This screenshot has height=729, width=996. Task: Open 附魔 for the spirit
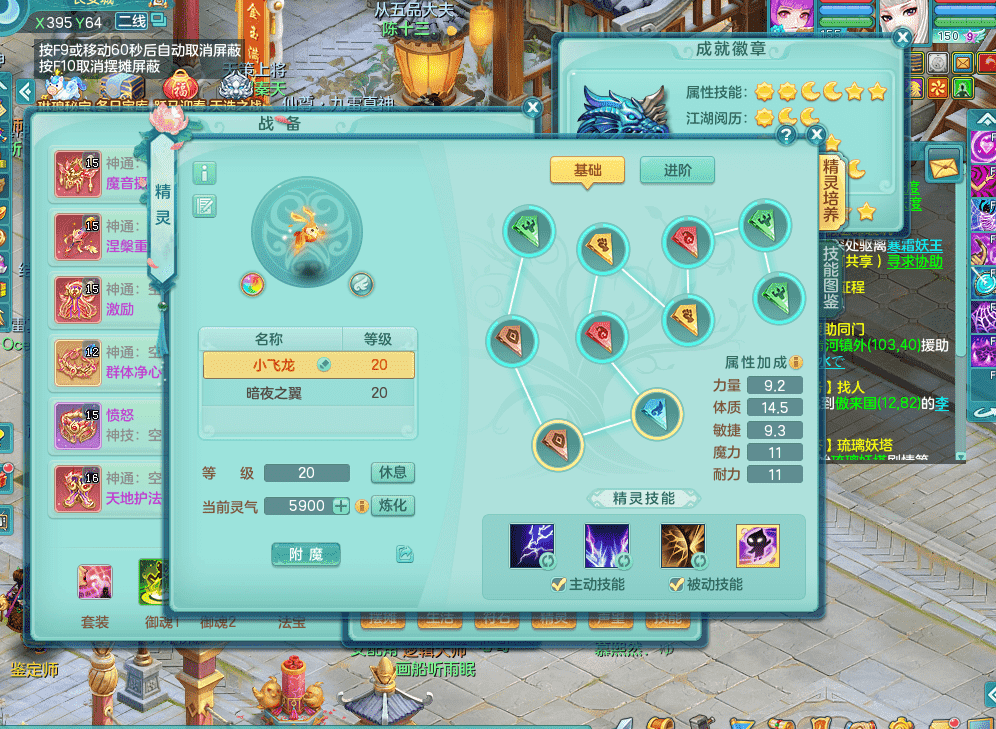pyautogui.click(x=306, y=554)
